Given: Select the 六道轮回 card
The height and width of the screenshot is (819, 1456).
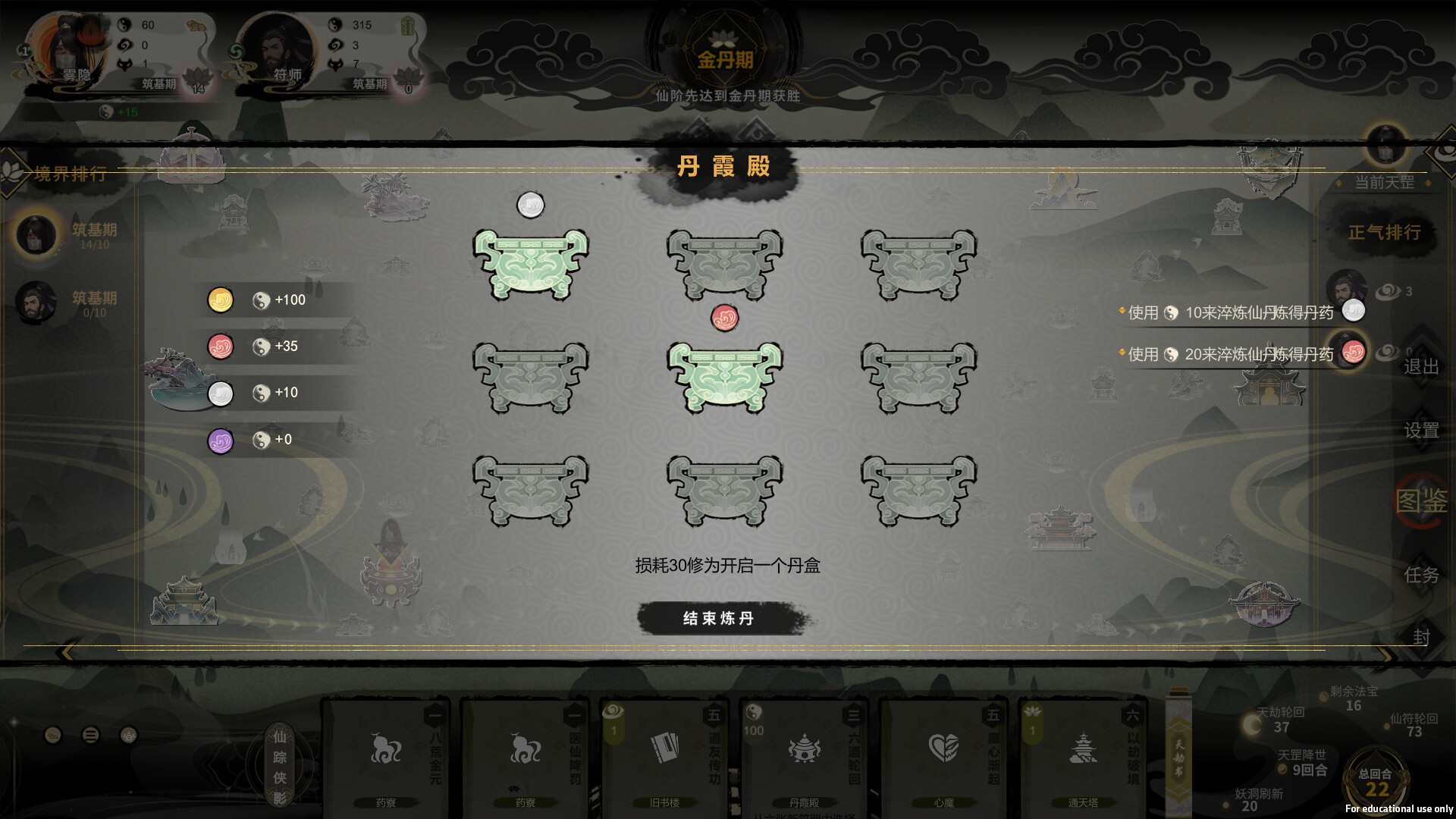Looking at the screenshot, I should coord(804,751).
